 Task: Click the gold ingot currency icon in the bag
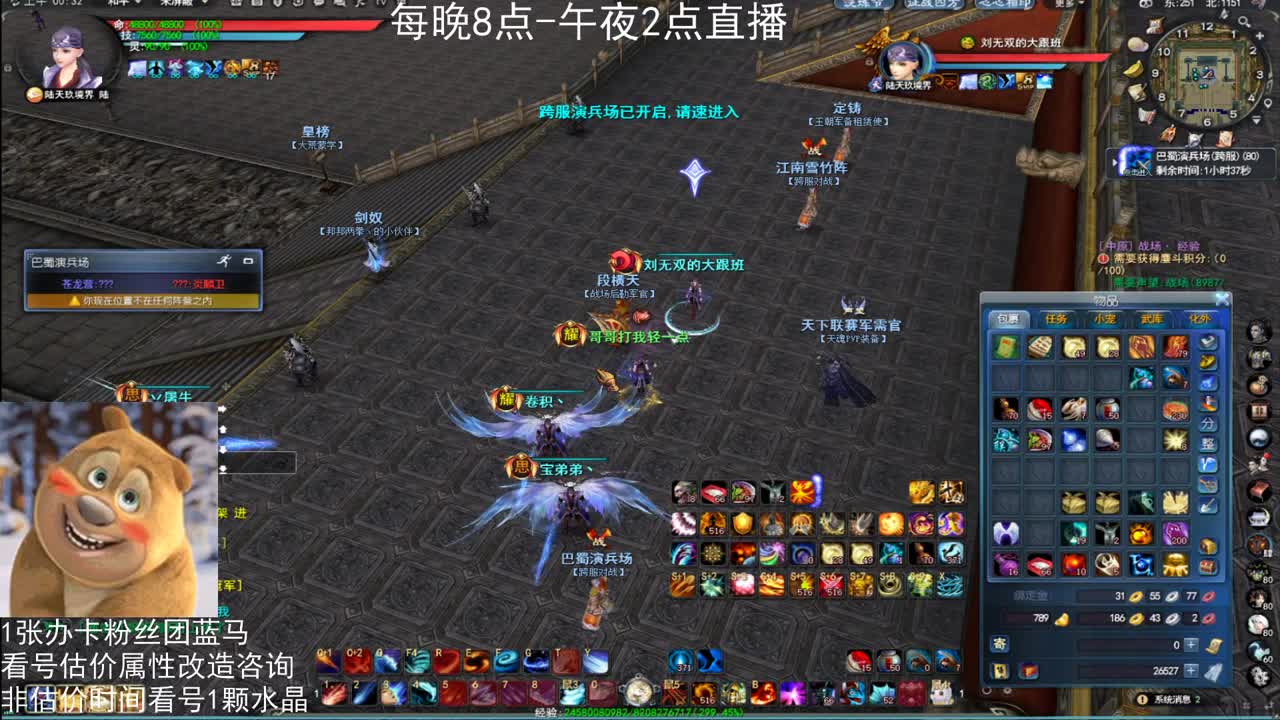(1062, 620)
